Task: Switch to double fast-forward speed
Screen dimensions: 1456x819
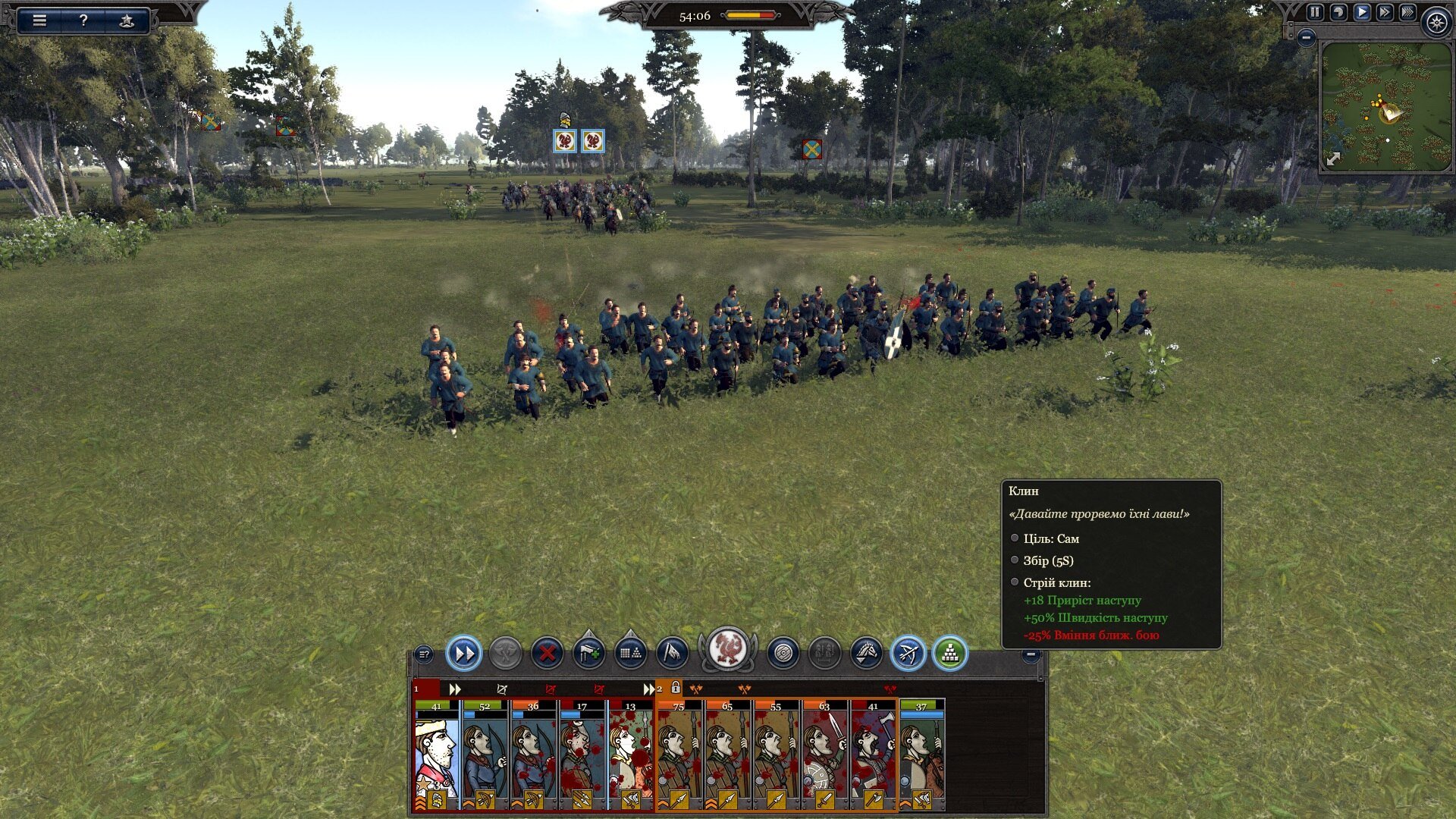Action: [1385, 12]
